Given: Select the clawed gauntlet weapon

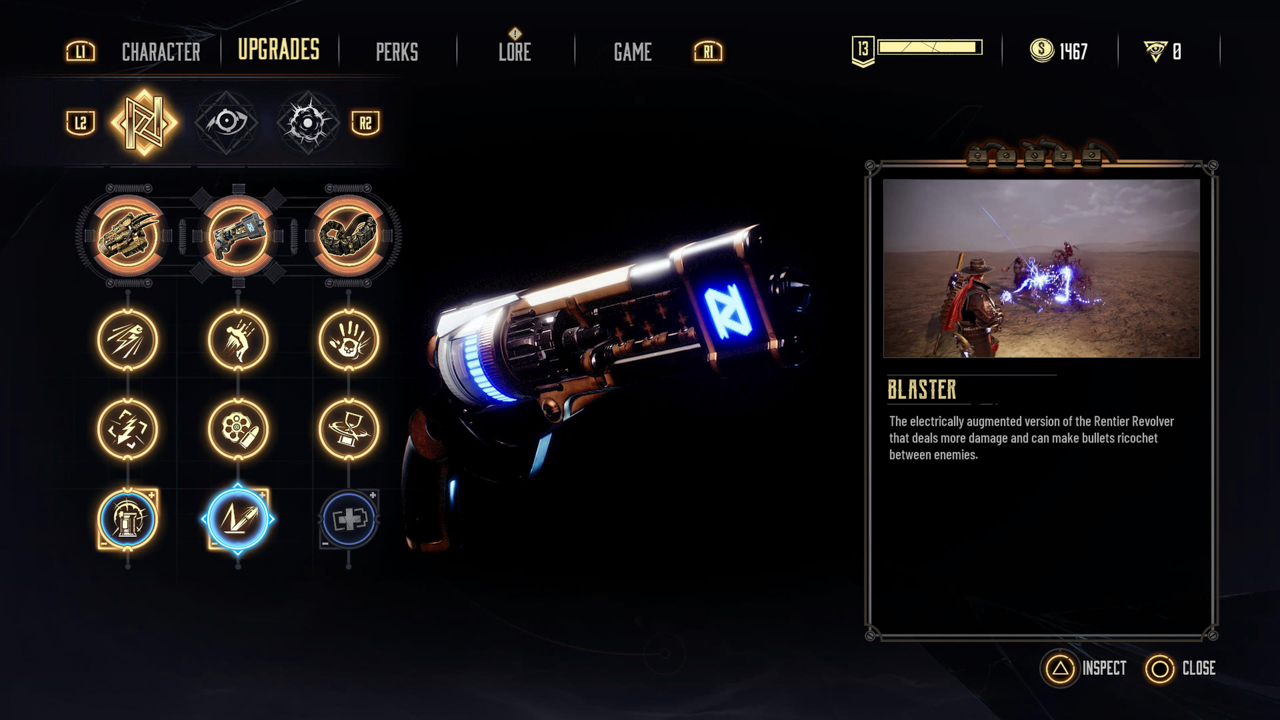Looking at the screenshot, I should [x=128, y=236].
